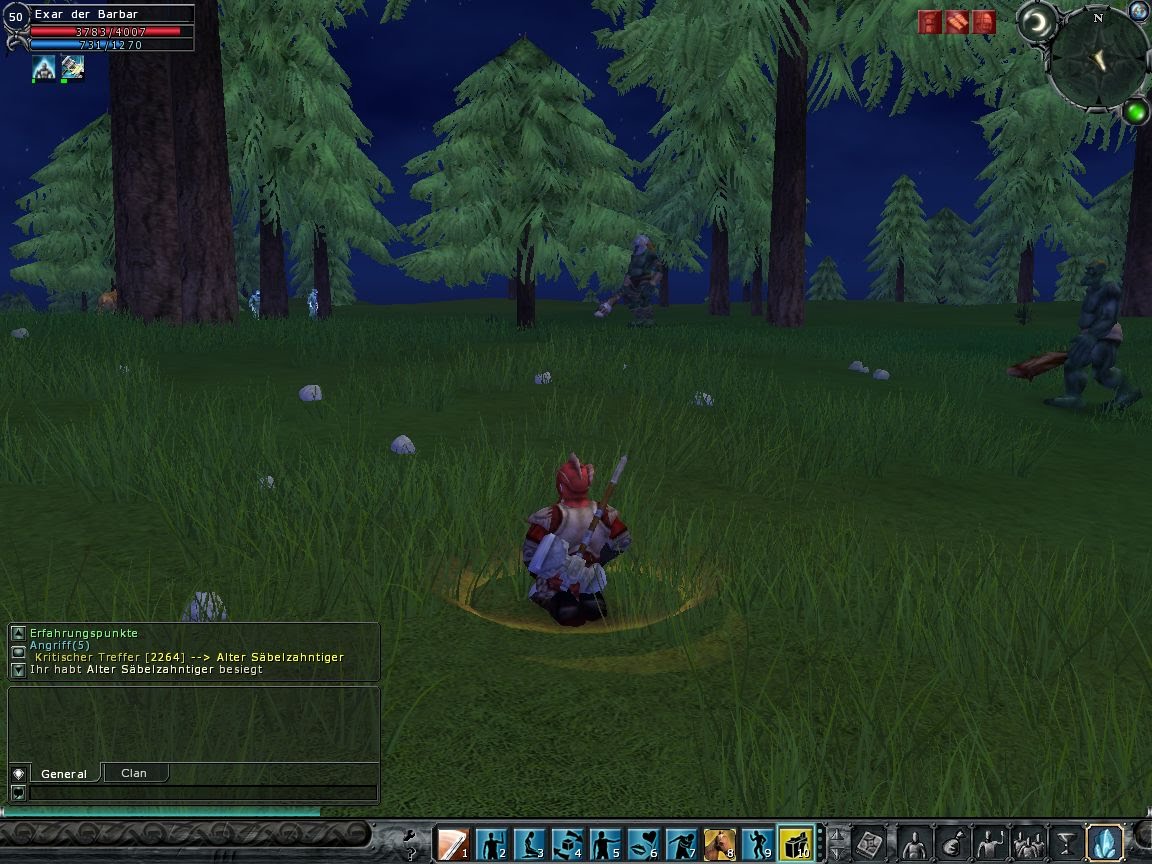Open the spellbook from the menu bar

870,845
